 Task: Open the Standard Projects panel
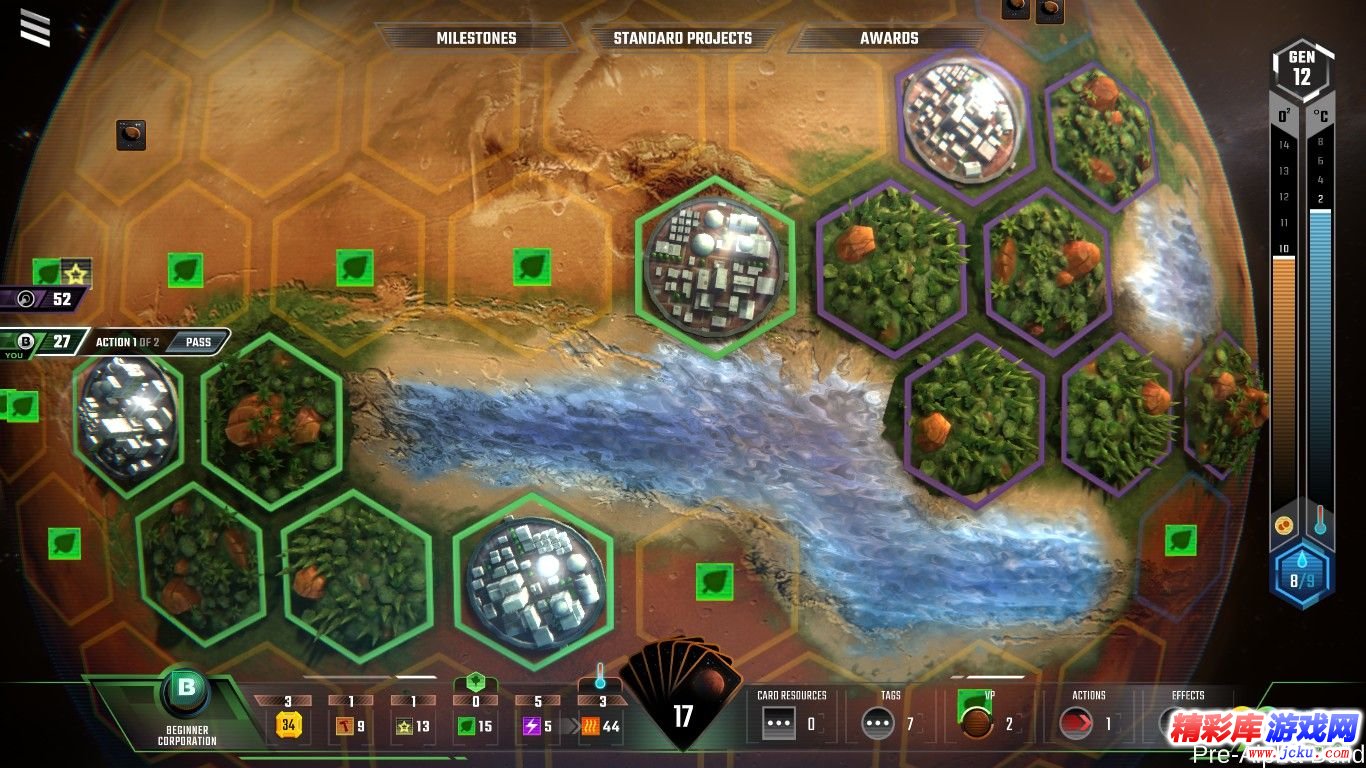682,38
